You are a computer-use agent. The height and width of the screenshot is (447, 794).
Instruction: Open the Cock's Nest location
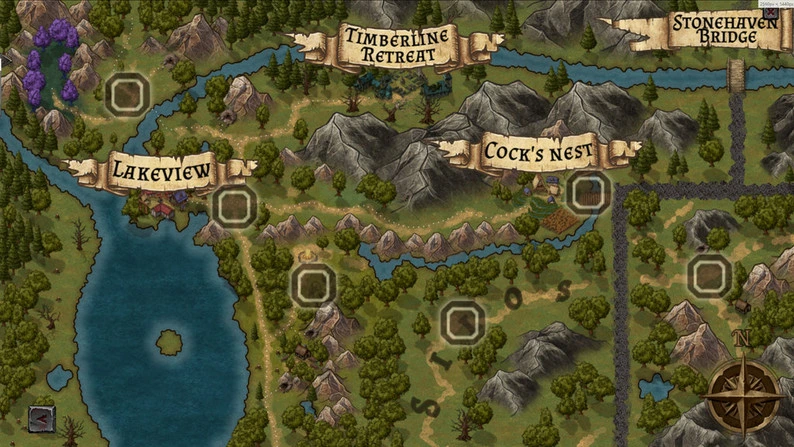538,152
